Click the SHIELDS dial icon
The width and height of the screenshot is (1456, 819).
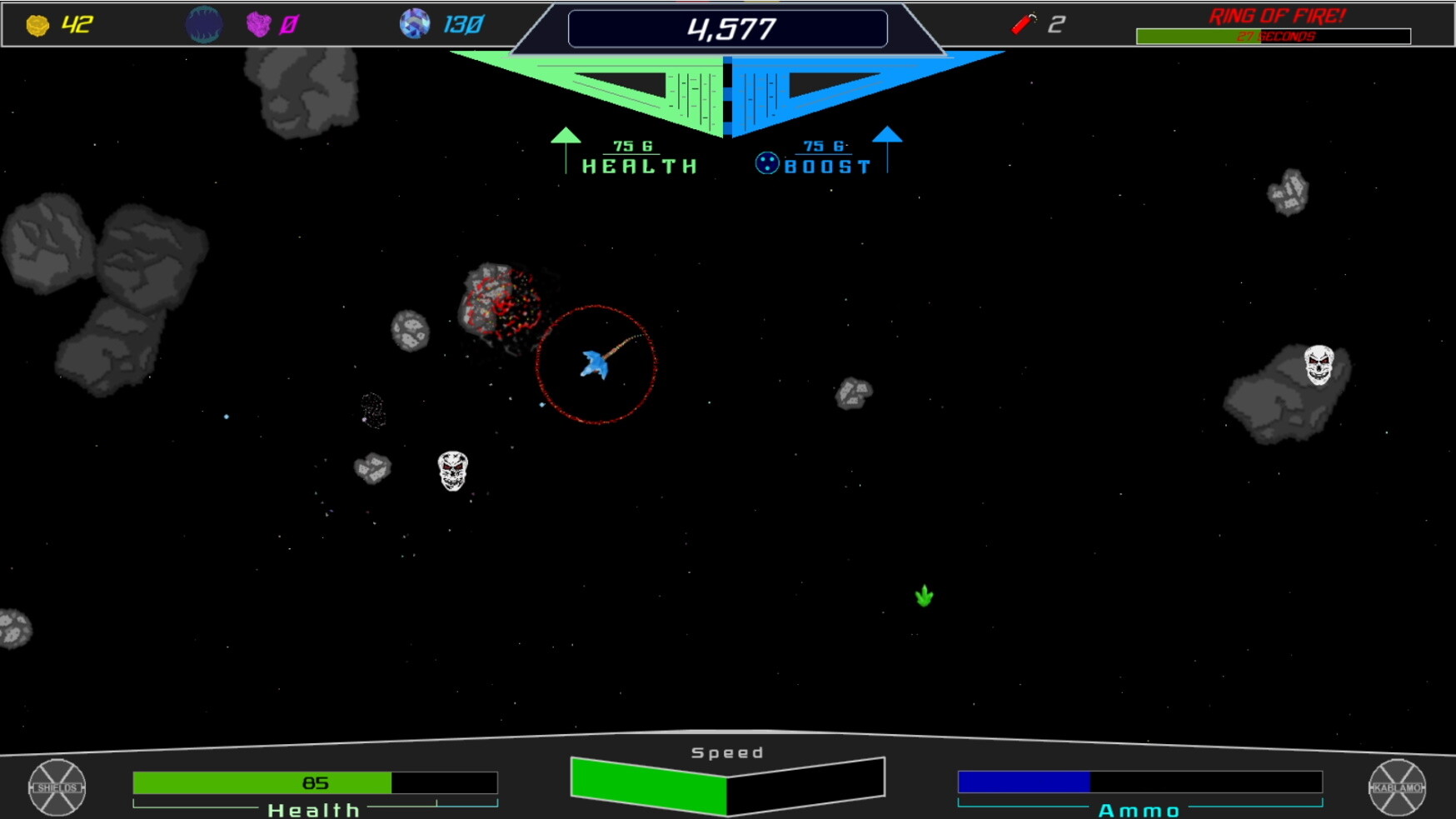pyautogui.click(x=56, y=786)
